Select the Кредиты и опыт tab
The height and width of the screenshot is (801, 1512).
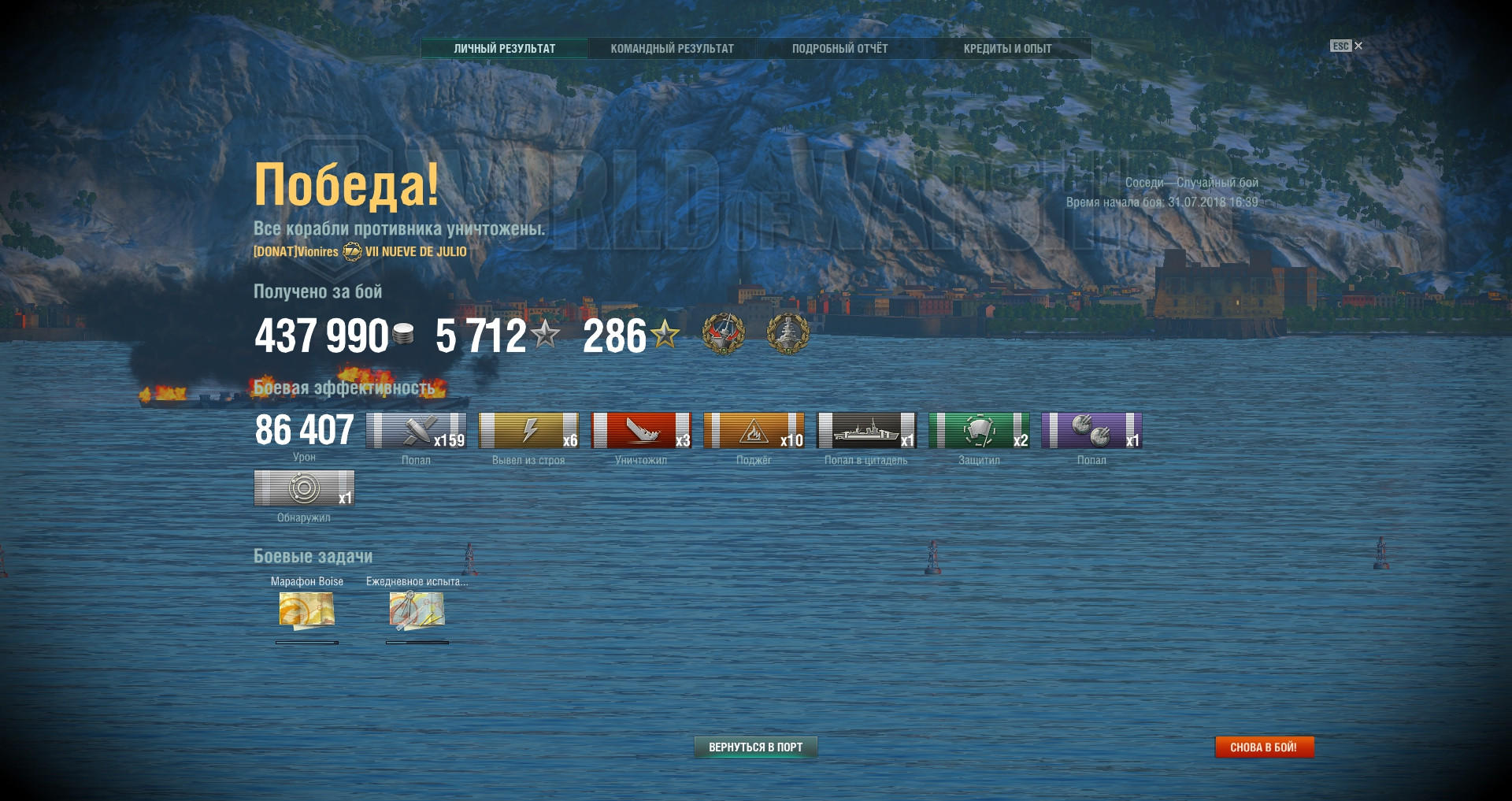tap(1007, 49)
